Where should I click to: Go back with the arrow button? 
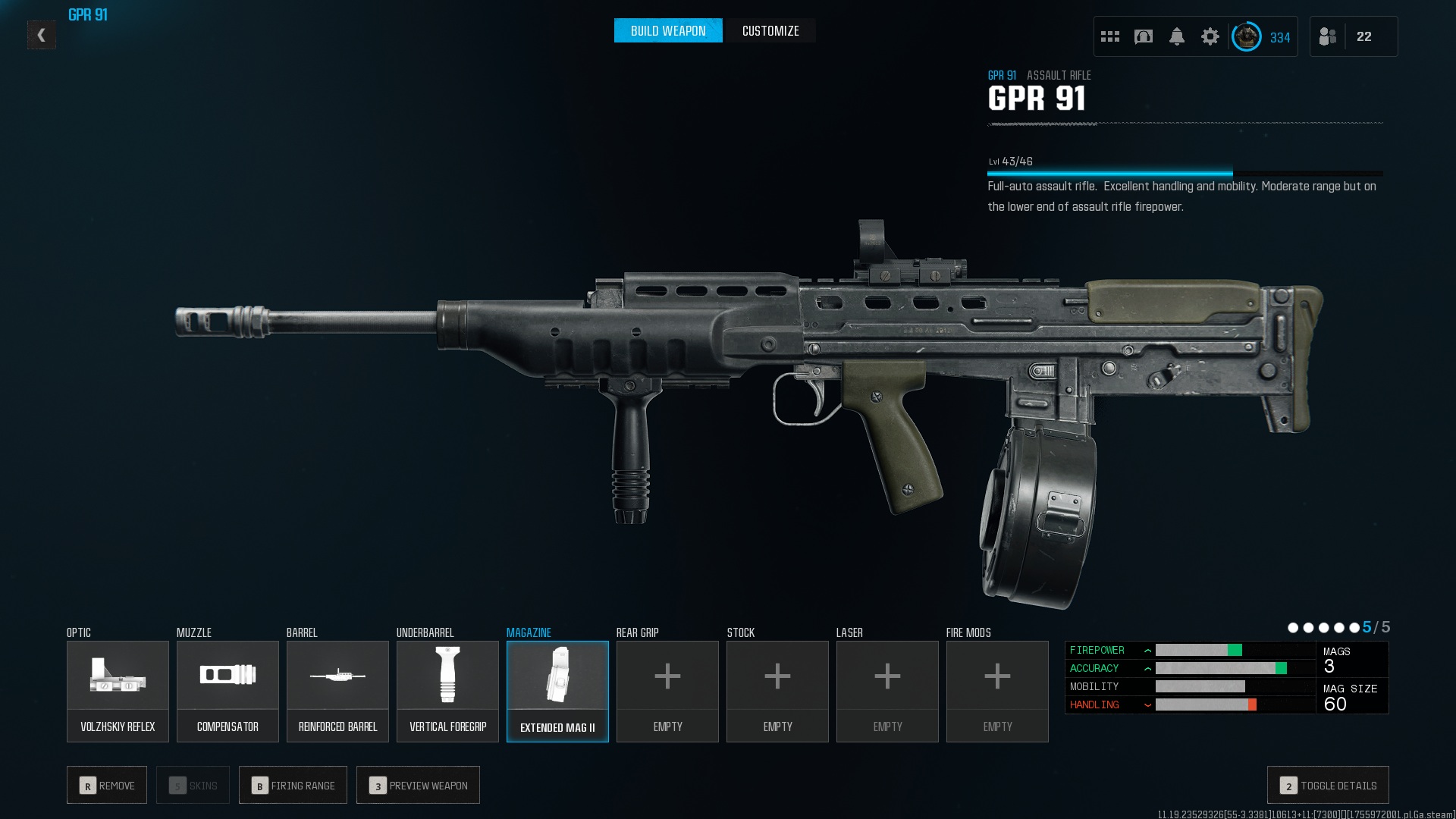coord(42,35)
